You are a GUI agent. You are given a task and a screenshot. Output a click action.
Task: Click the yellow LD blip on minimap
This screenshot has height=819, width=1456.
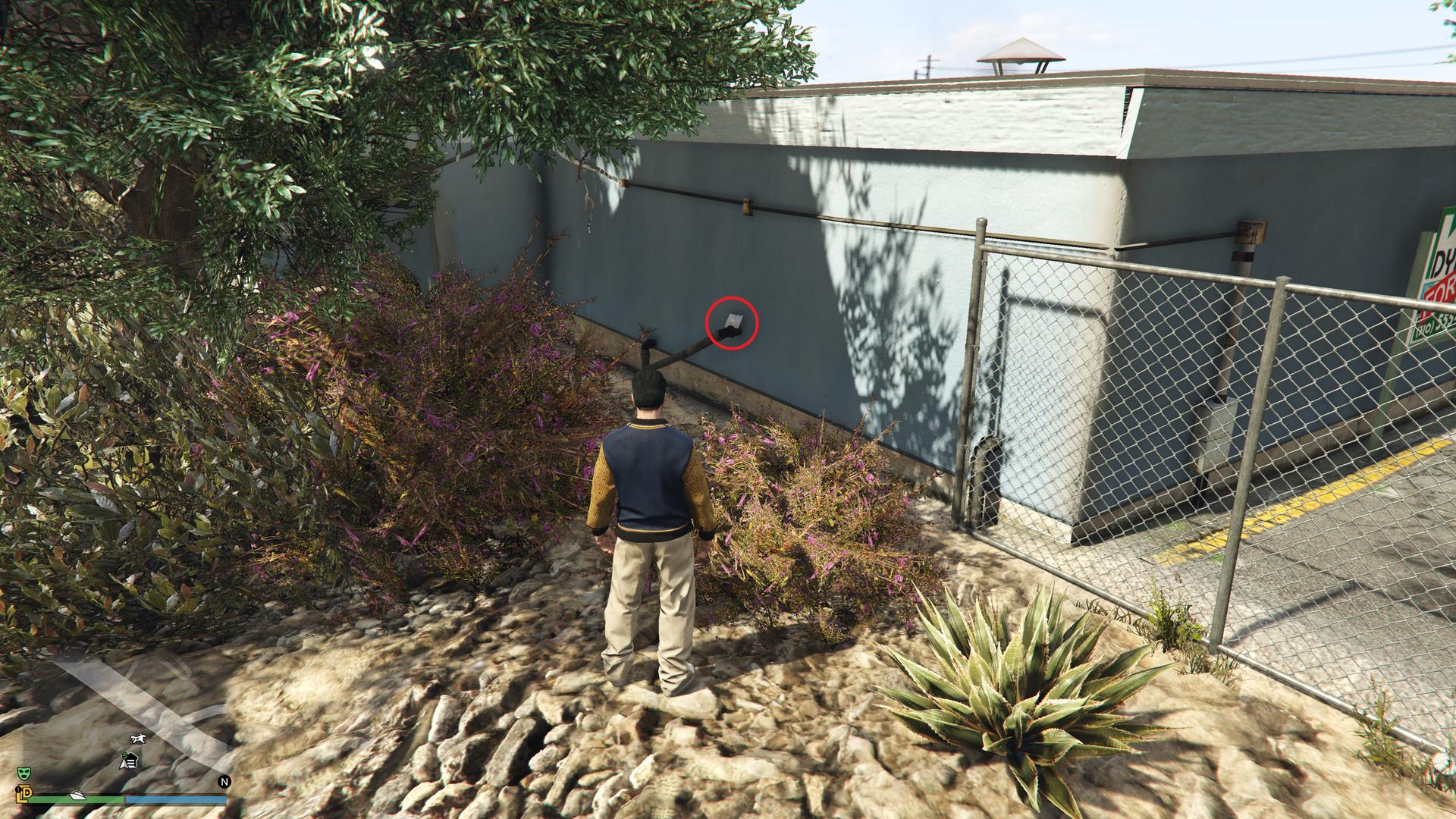[23, 793]
